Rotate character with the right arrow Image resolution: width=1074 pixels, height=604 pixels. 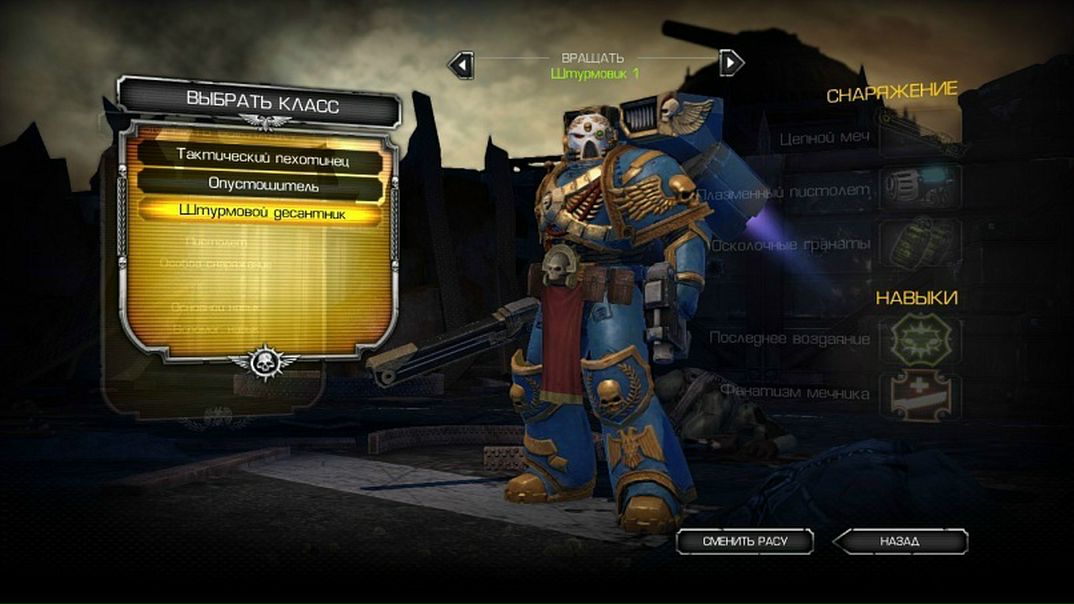(732, 63)
